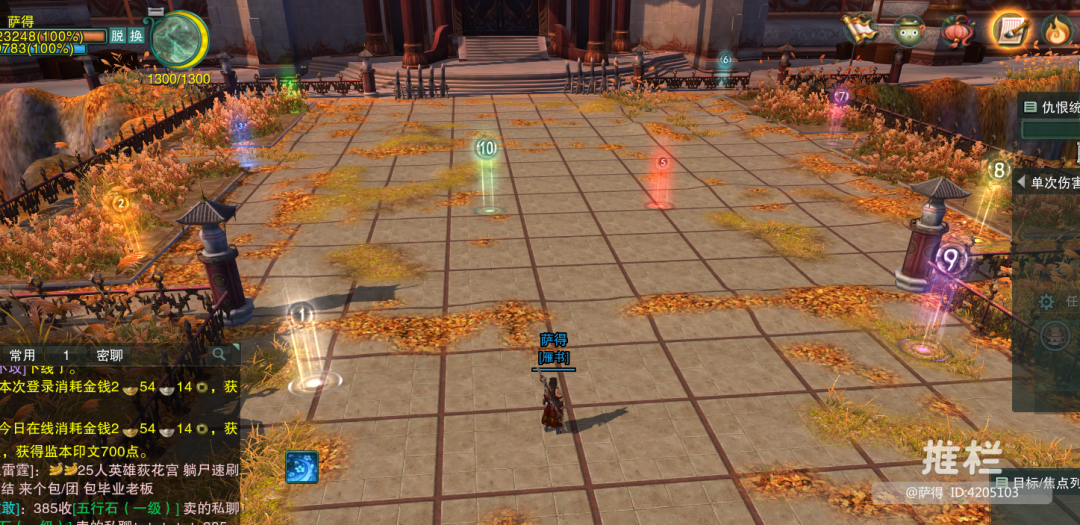Open the green frog face icon

(909, 30)
